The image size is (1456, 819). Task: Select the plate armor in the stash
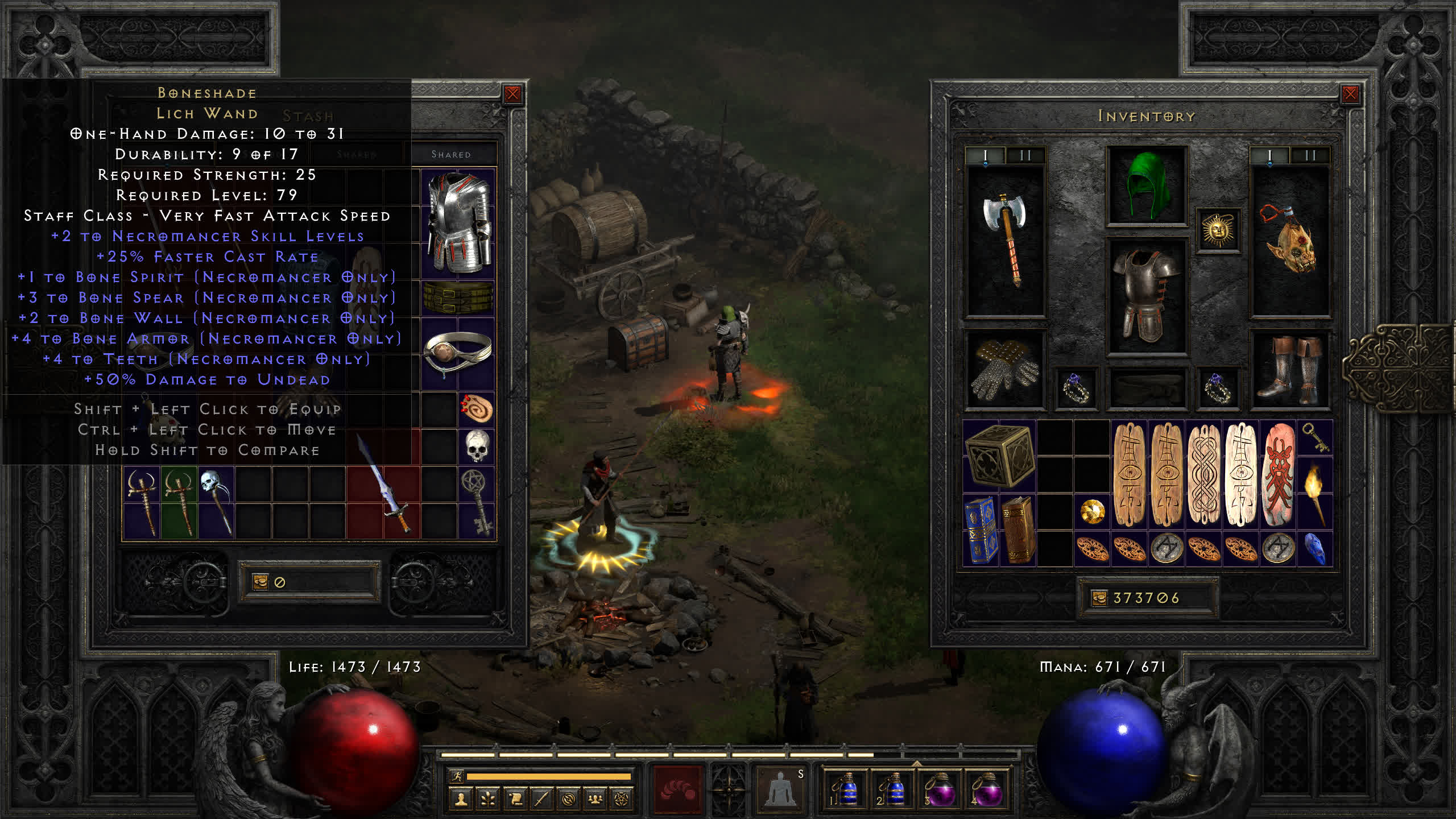click(458, 222)
